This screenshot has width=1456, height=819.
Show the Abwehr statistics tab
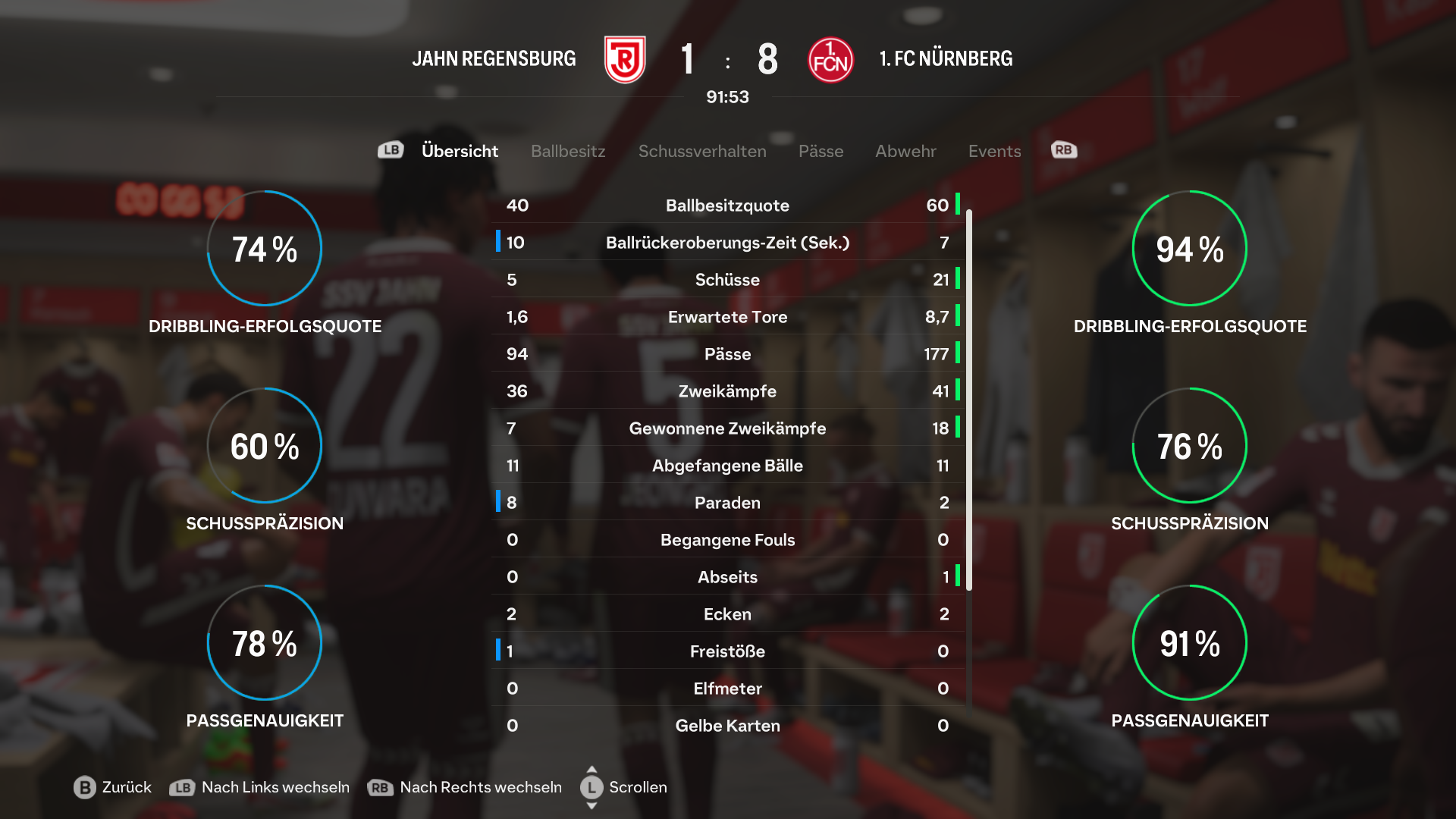click(x=905, y=151)
